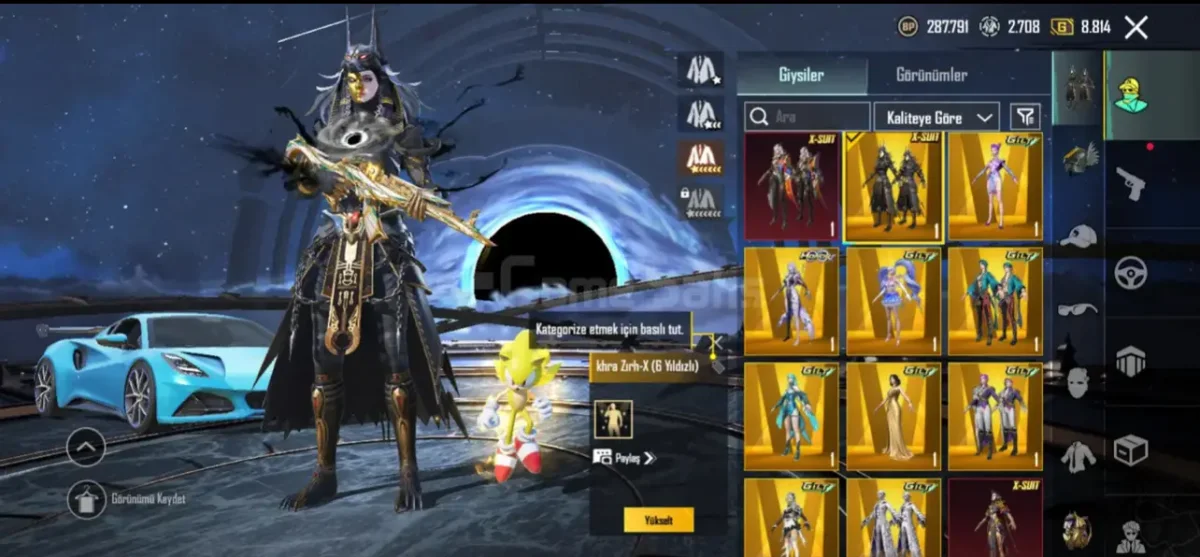Close the inventory screen
Image resolution: width=1200 pixels, height=557 pixels.
click(x=1136, y=27)
